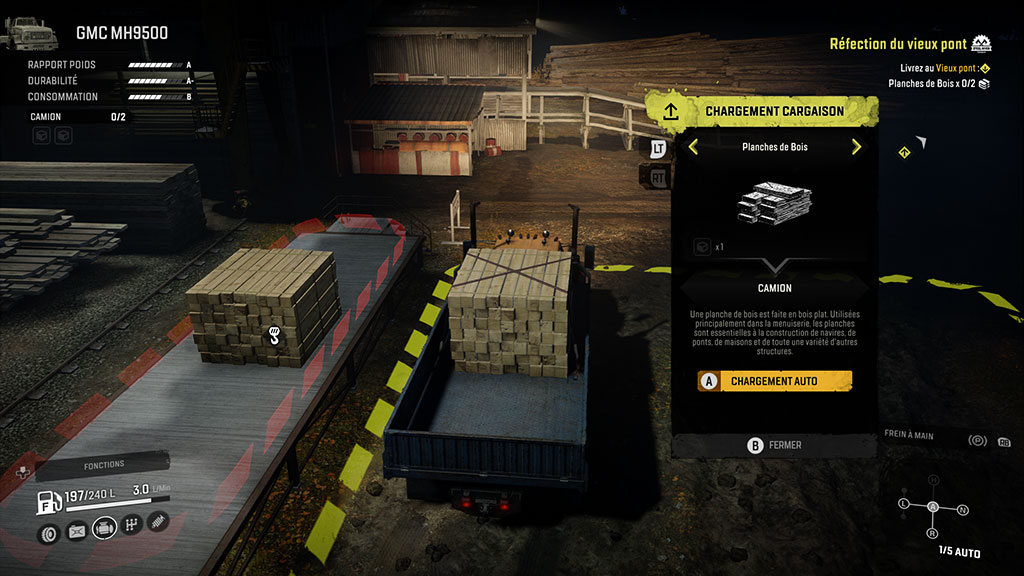
Task: Open the Fonctions panel
Action: pyautogui.click(x=104, y=464)
